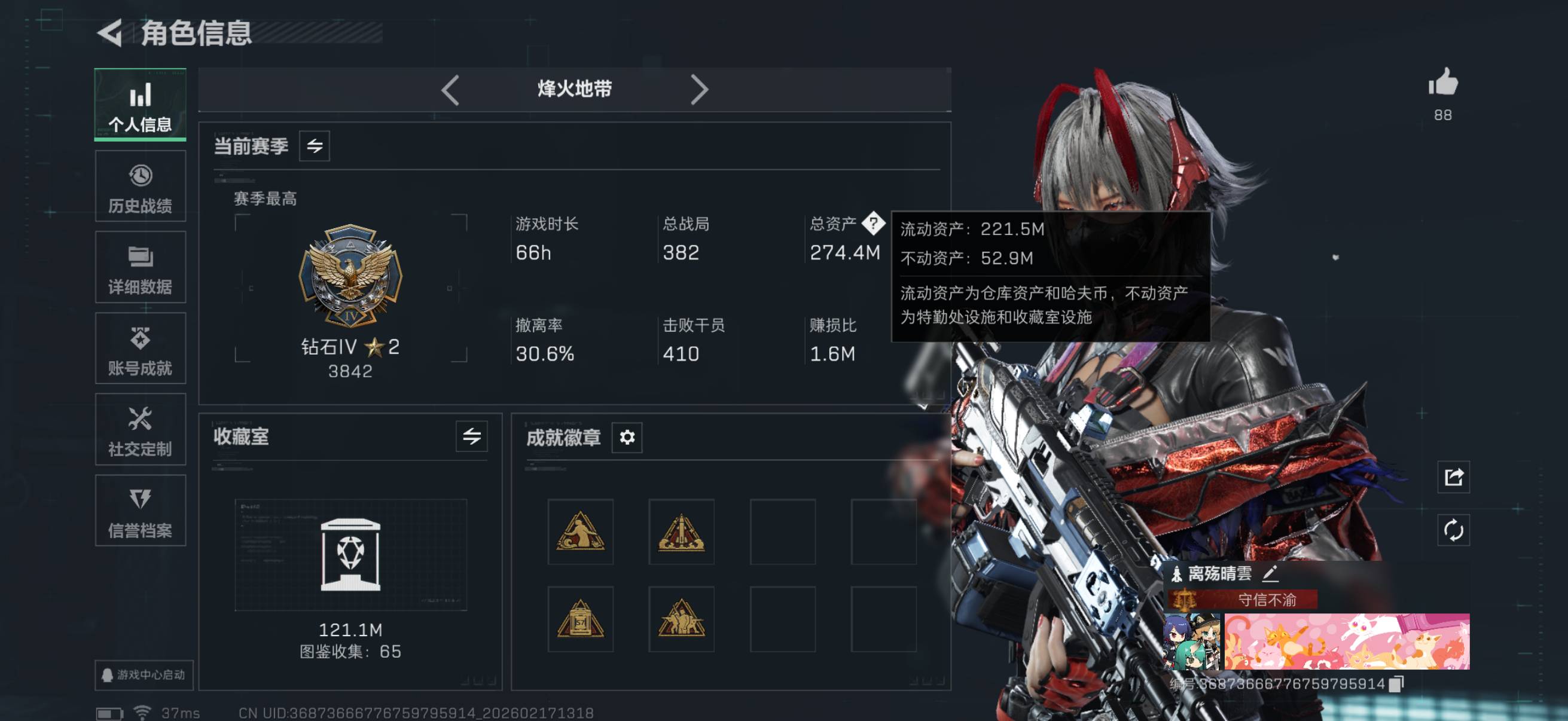Switch to the next game mode arrow
The height and width of the screenshot is (721, 1568).
pos(698,90)
